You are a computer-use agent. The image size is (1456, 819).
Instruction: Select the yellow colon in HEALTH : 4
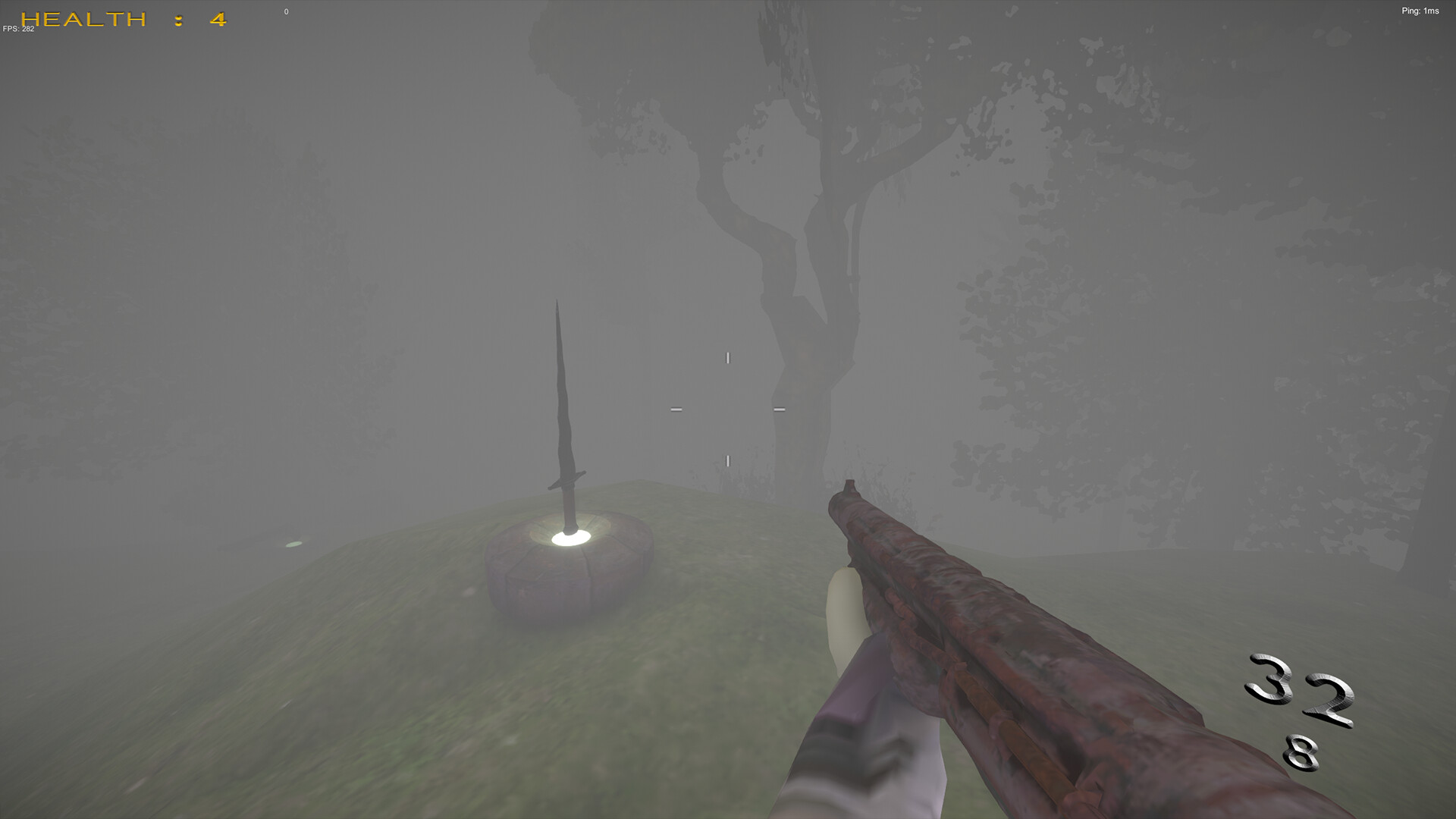(x=176, y=20)
